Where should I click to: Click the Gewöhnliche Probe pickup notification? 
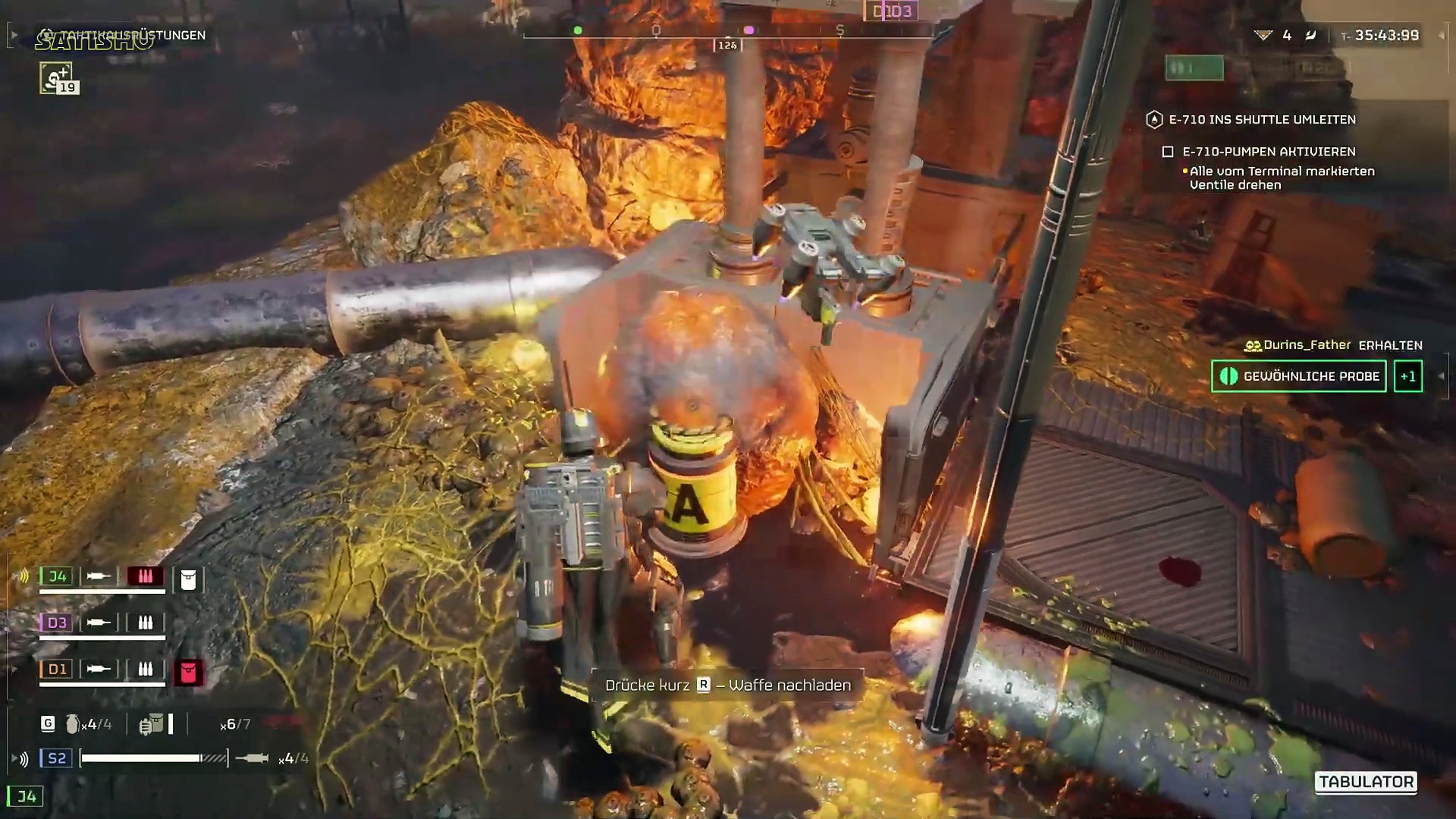click(1299, 376)
